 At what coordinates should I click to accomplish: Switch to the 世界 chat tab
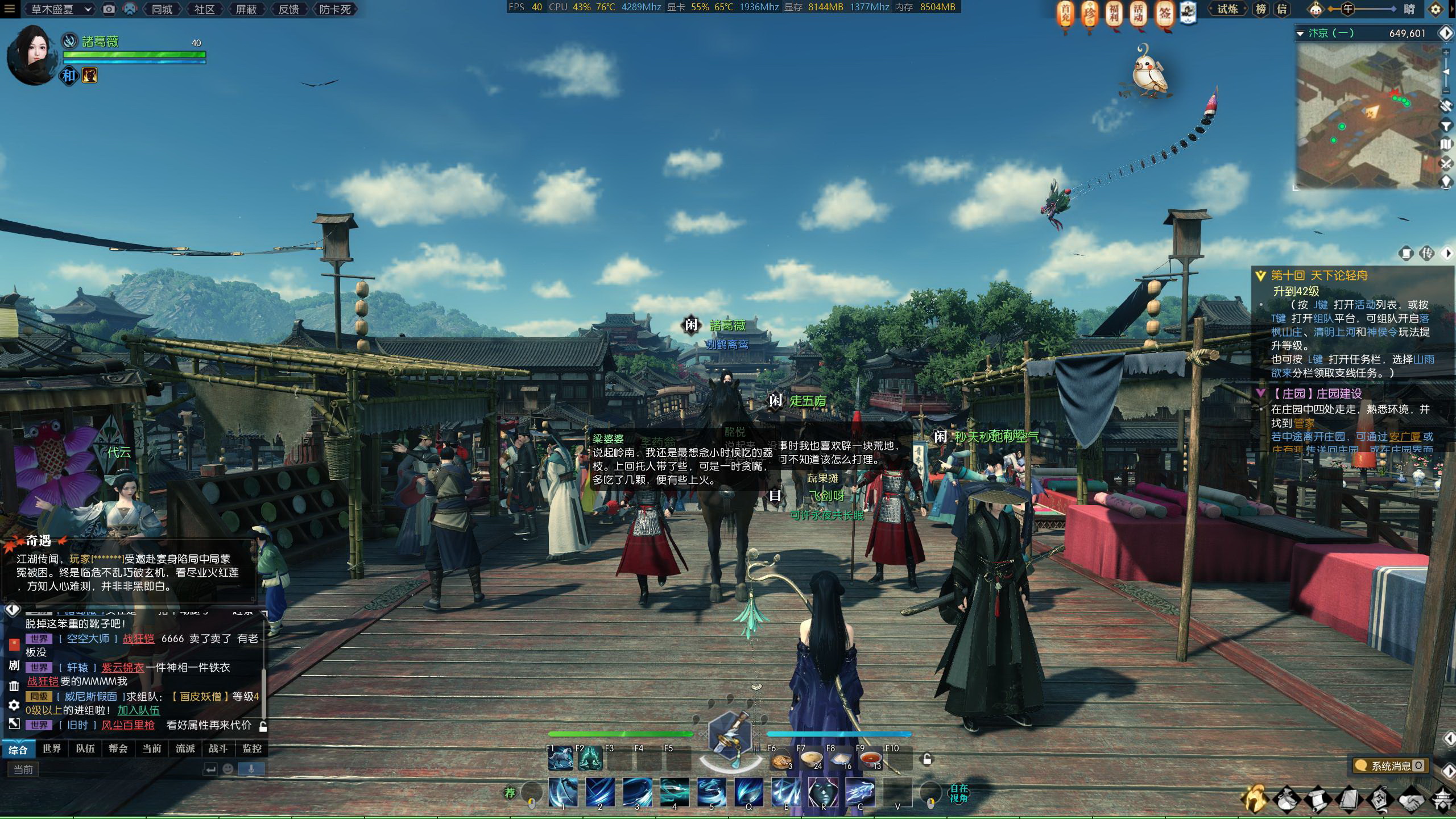[x=51, y=748]
